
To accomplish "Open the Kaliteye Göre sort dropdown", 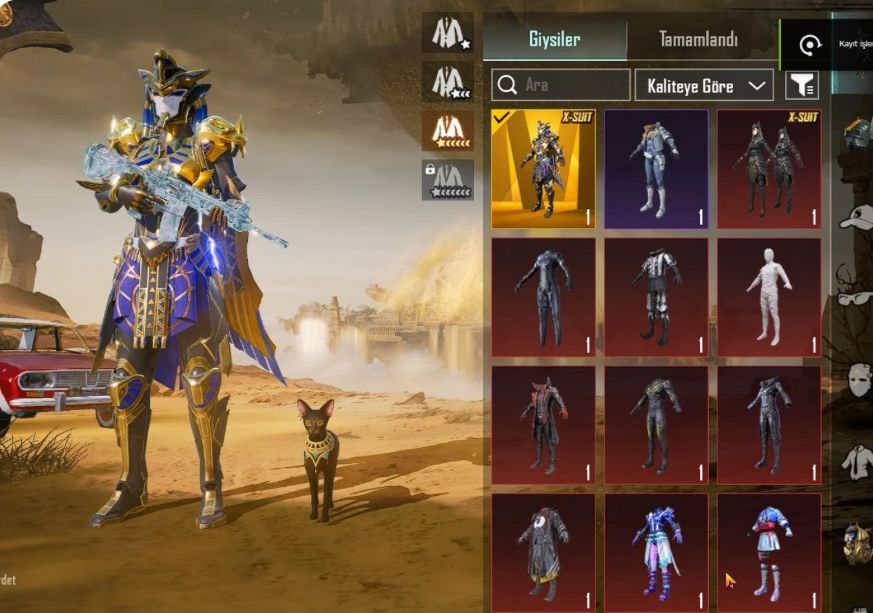I will [704, 85].
